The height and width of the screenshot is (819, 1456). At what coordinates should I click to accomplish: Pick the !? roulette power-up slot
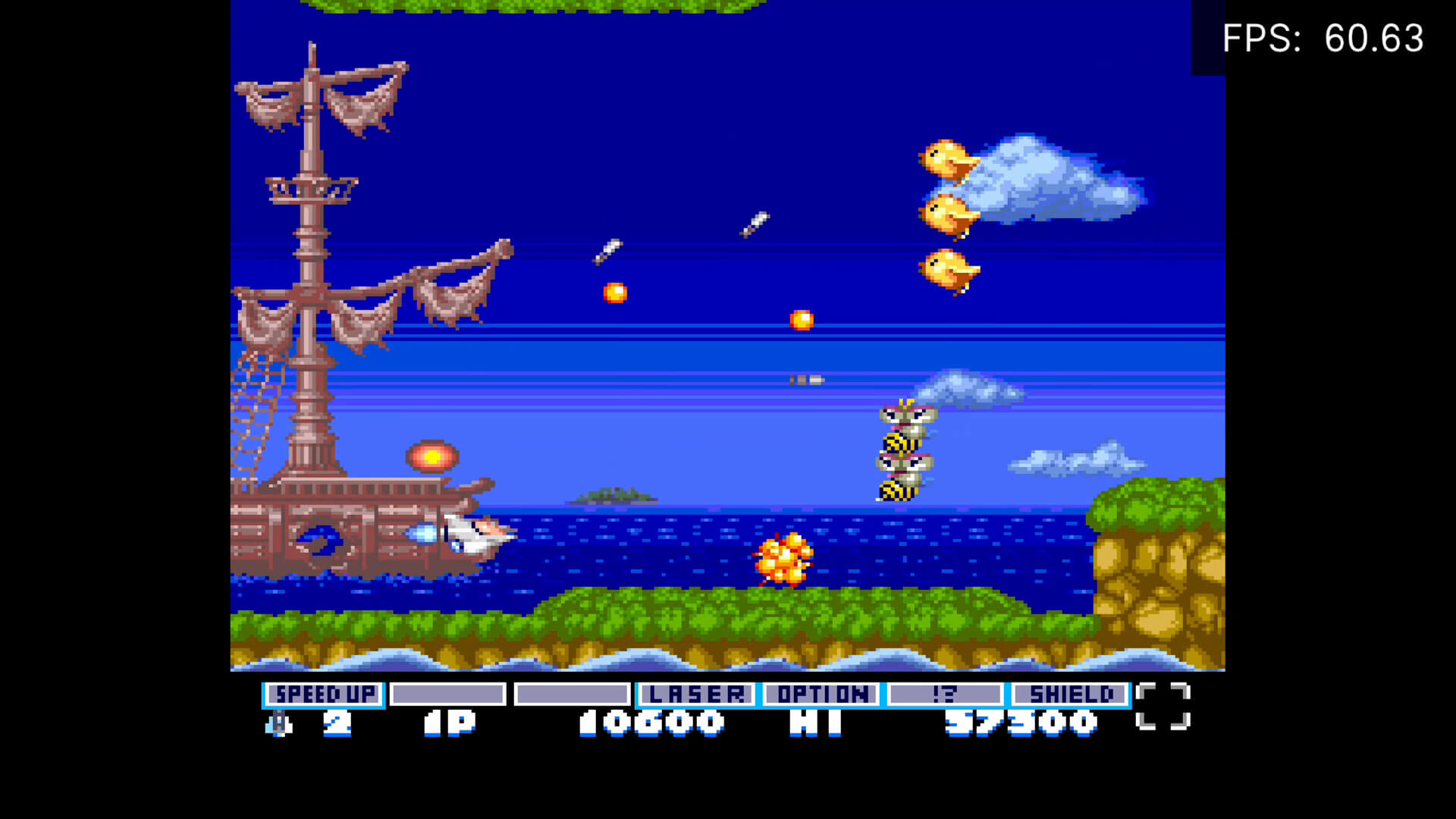pyautogui.click(x=945, y=694)
